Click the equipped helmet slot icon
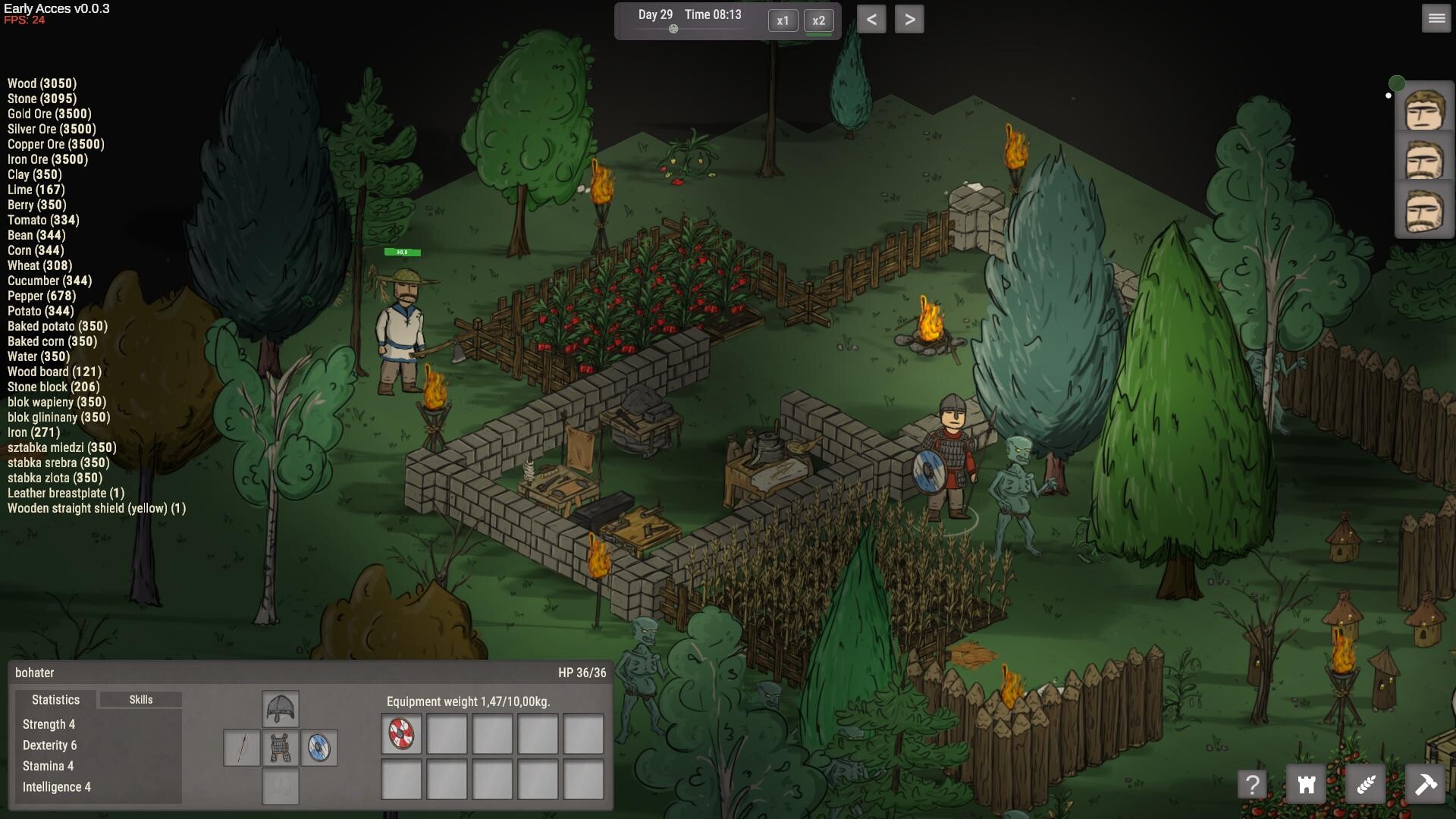This screenshot has height=819, width=1456. [x=281, y=708]
